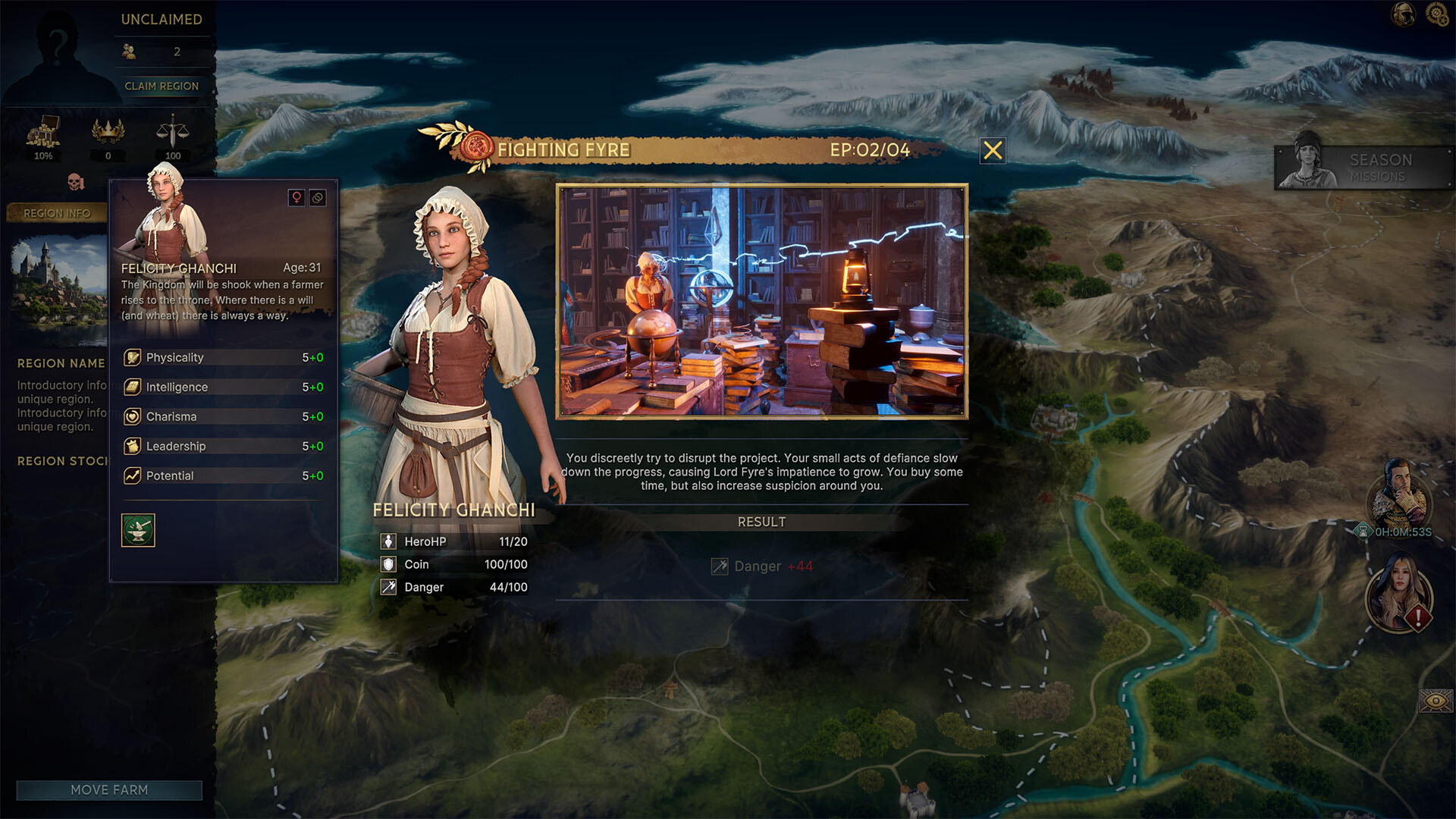This screenshot has width=1456, height=819.
Task: Click the helmet icon in top corner
Action: [x=1404, y=14]
